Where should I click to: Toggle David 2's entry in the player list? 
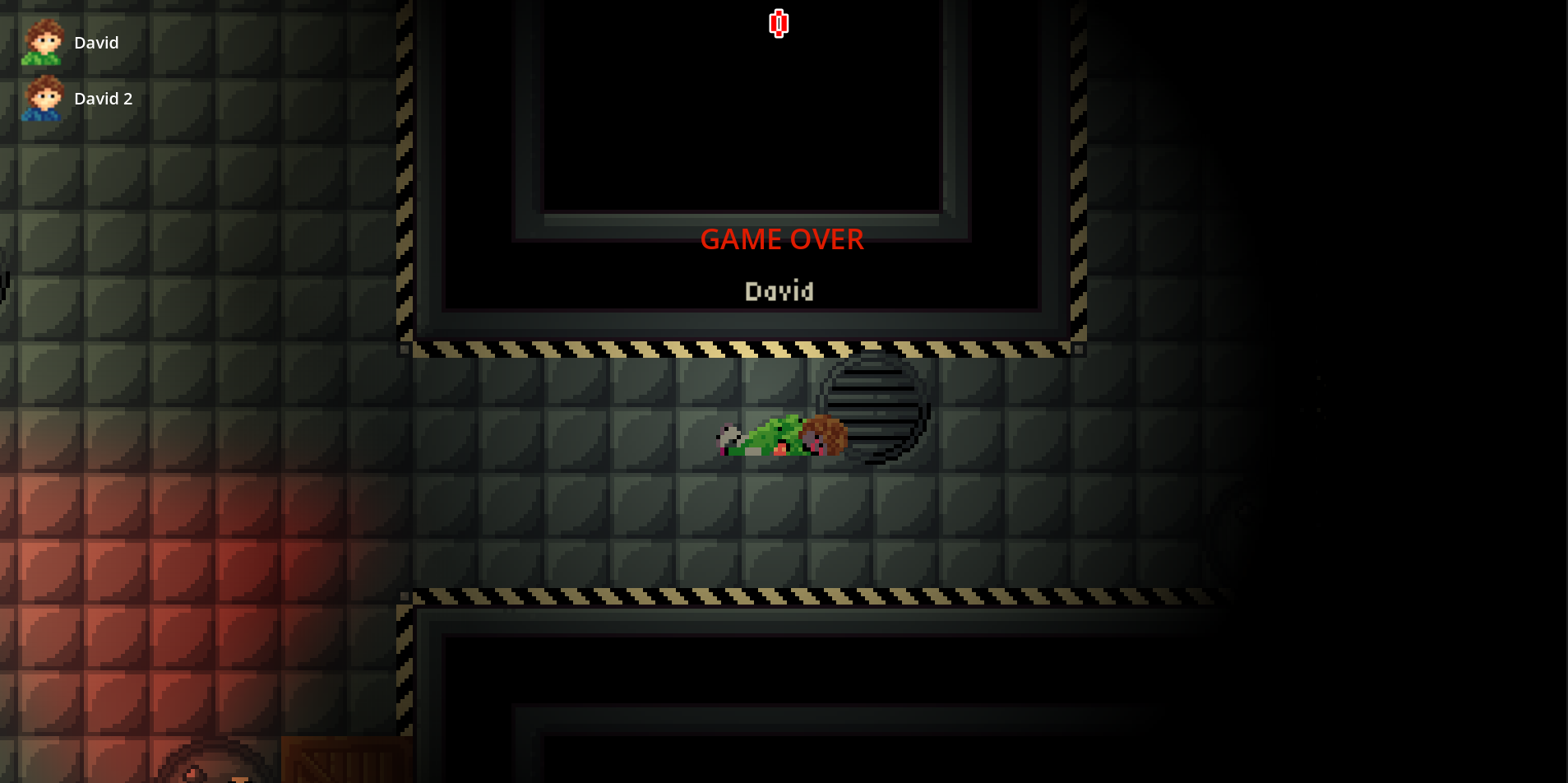pos(103,98)
